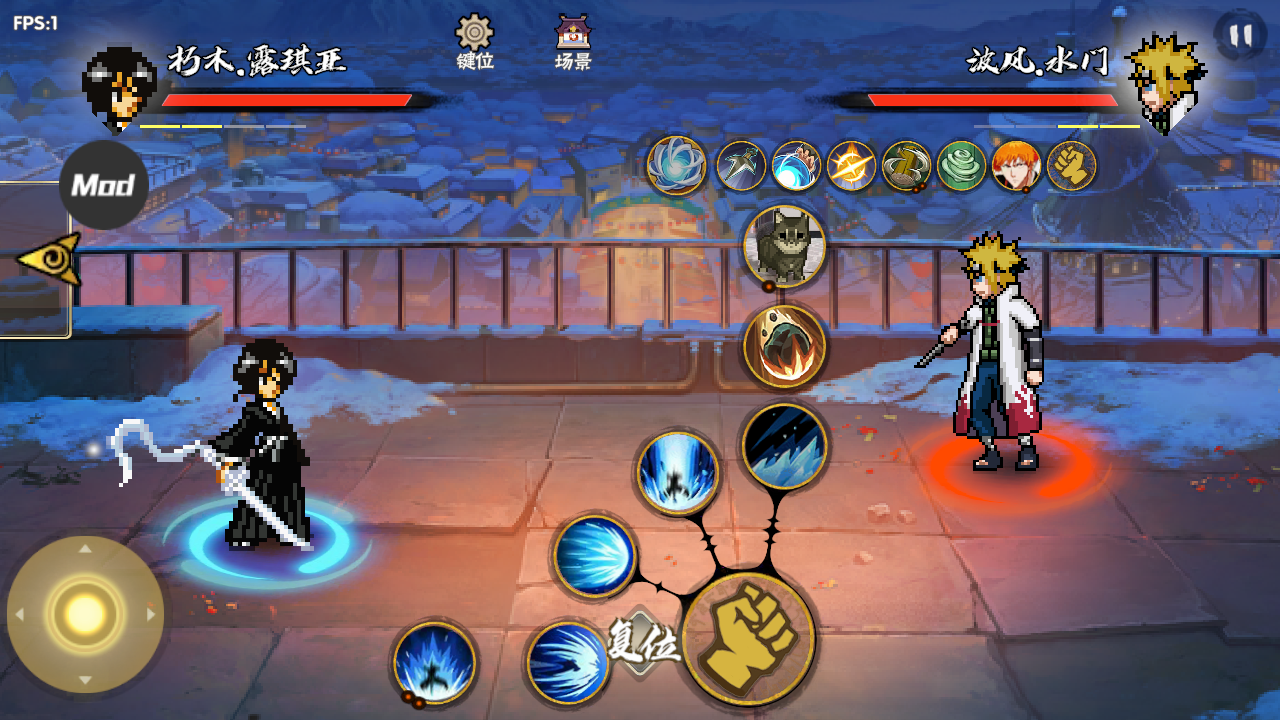Open the 场景 scene selector

(573, 42)
